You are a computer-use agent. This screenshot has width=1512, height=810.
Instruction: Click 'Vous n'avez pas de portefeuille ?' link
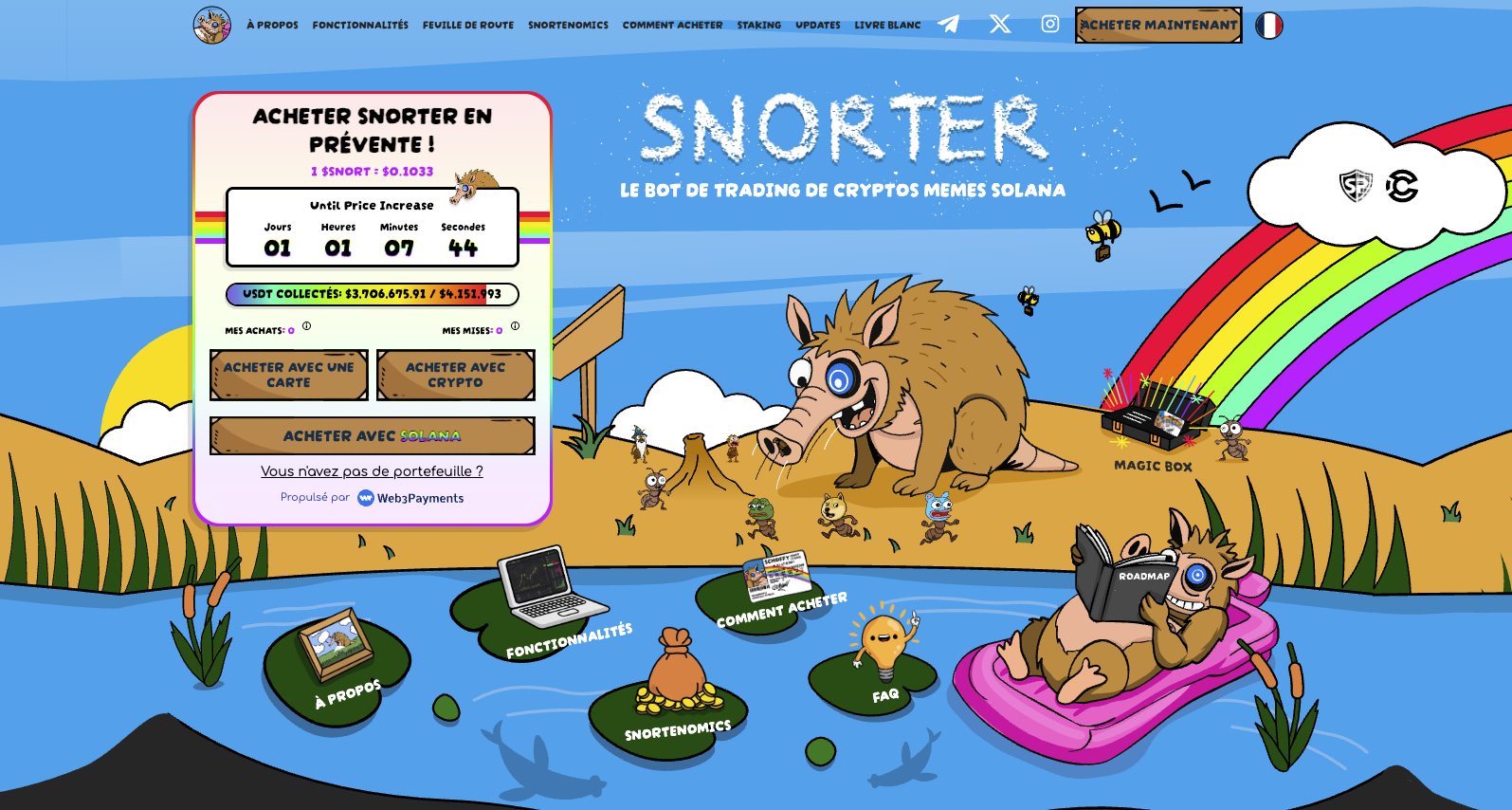click(372, 470)
